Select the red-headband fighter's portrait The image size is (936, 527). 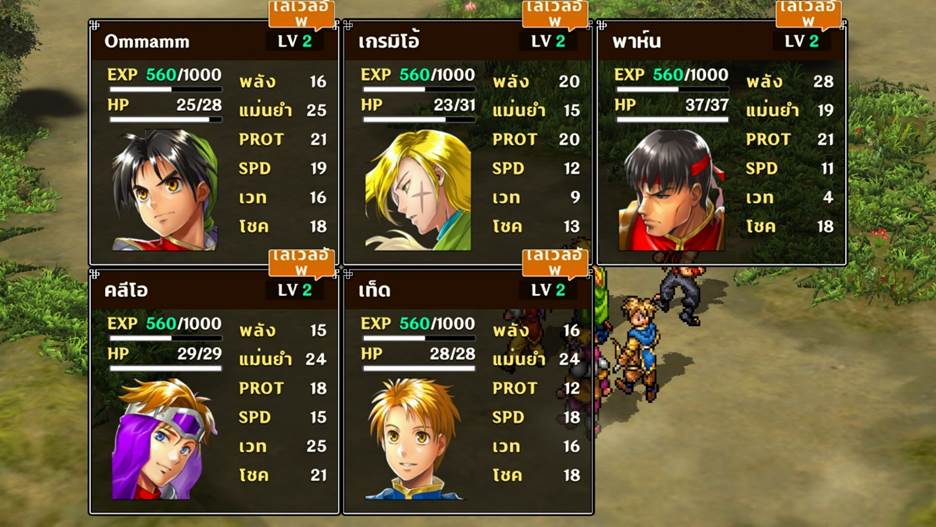tap(672, 191)
